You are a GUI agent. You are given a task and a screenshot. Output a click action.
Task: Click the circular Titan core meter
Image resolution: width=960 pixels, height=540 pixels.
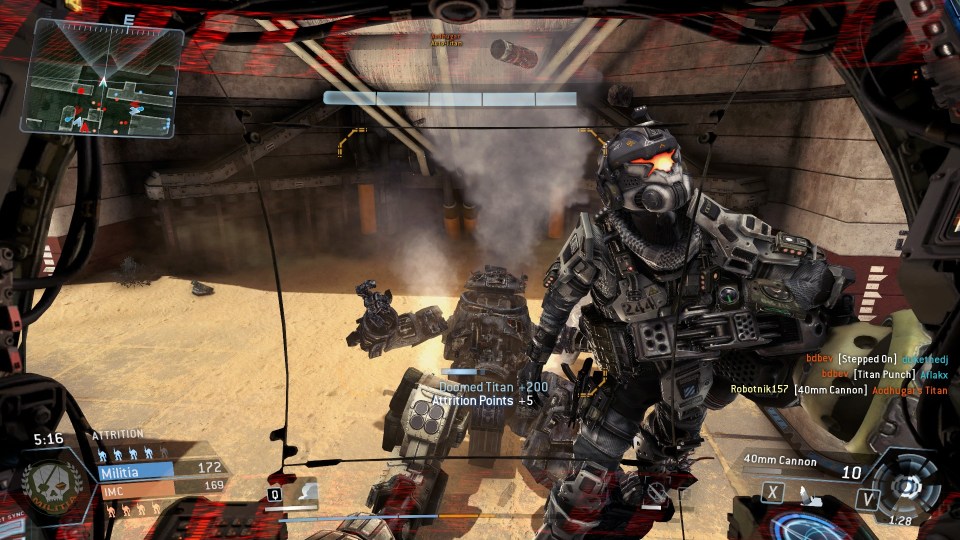907,487
